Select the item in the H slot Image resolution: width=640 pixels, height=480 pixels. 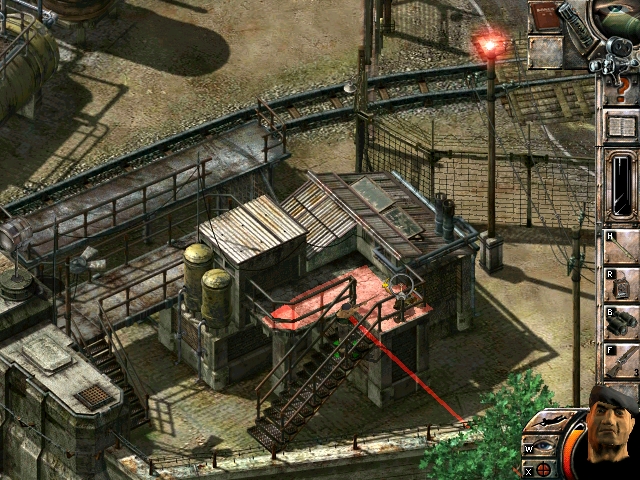(x=621, y=246)
